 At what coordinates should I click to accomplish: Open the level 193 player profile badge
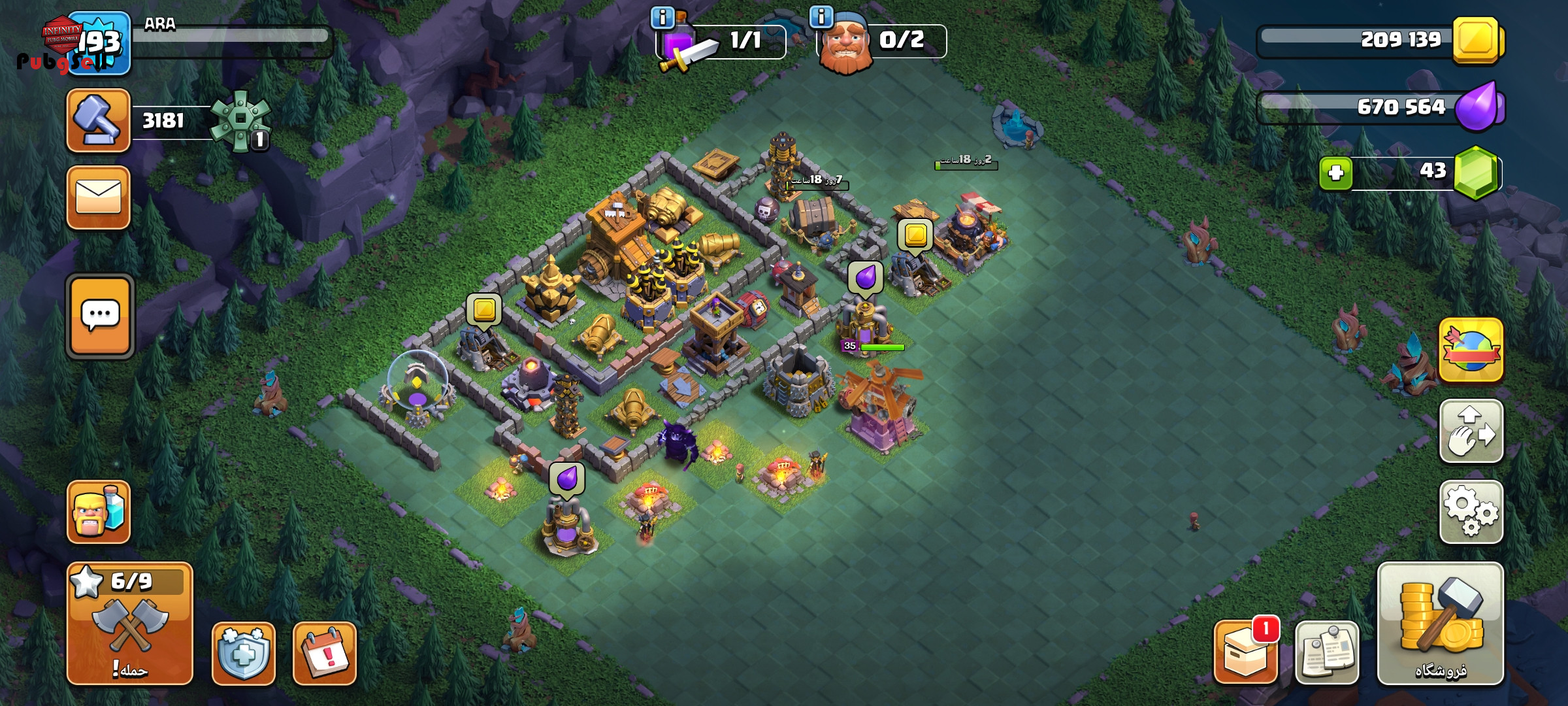tap(99, 43)
